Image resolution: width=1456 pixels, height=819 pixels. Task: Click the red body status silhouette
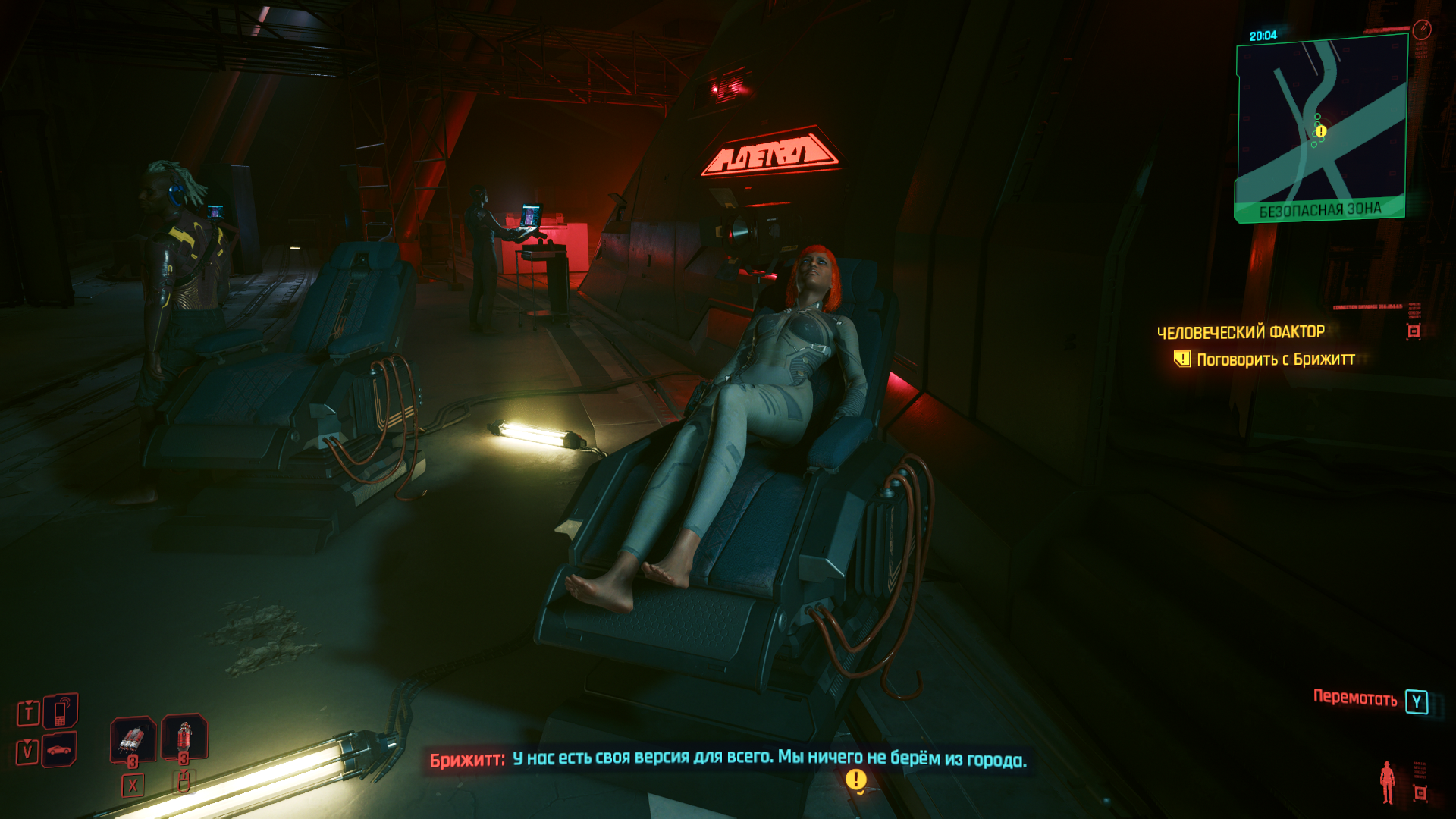[1388, 782]
